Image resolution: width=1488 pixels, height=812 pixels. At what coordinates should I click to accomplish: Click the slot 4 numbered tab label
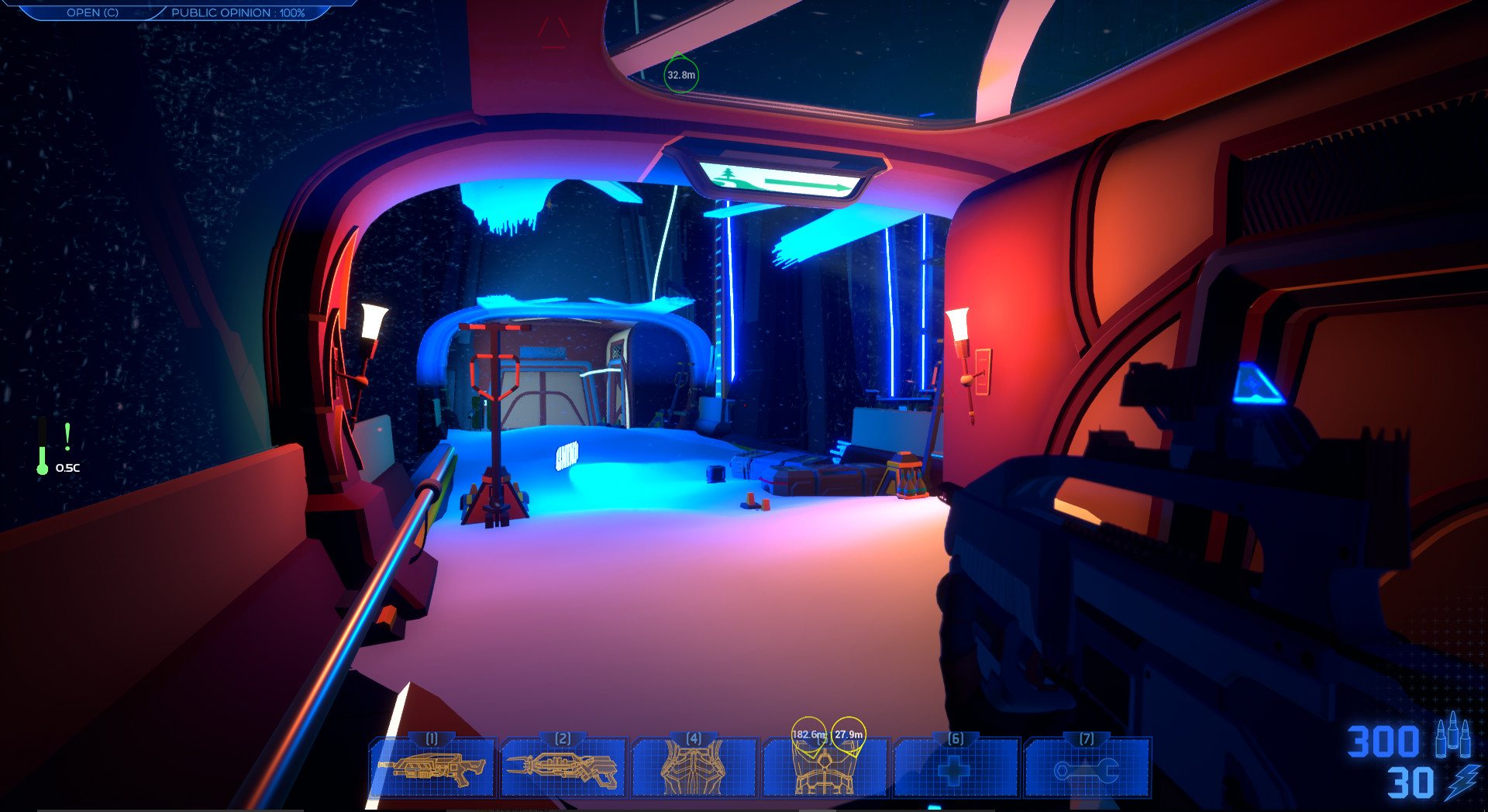tap(694, 739)
